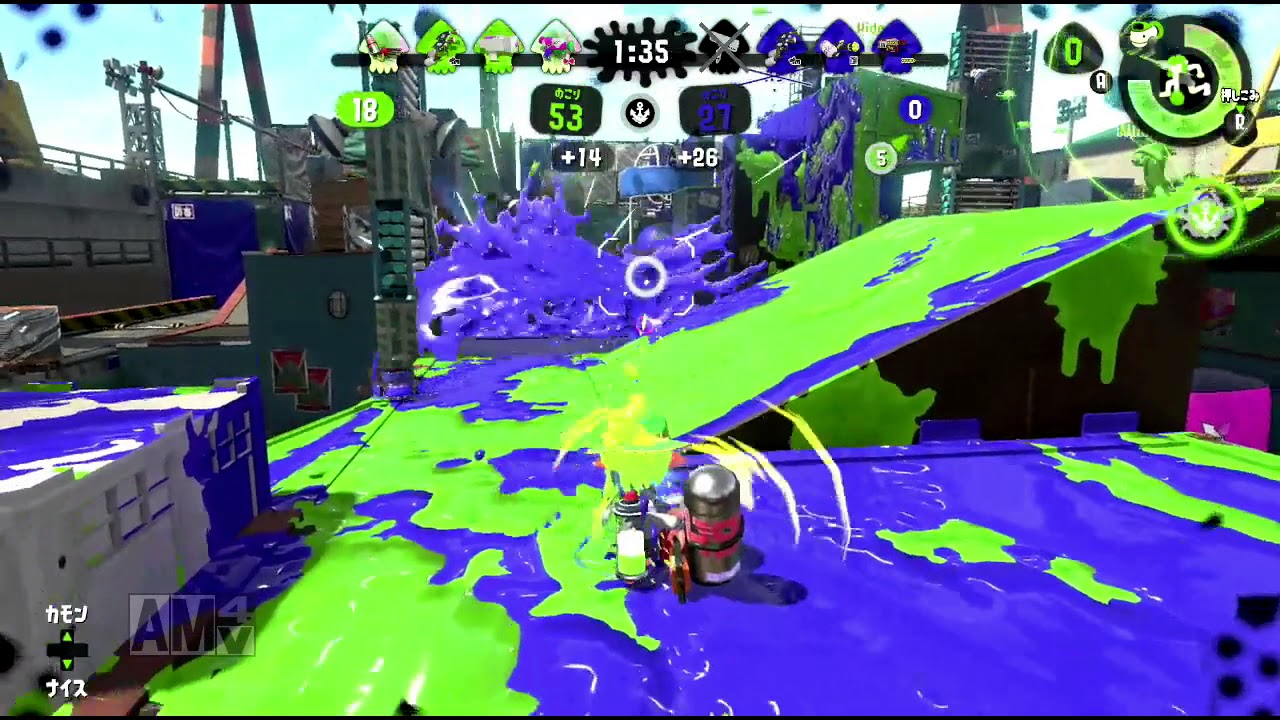Viewport: 1280px width, 720px height.
Task: Select the green squid icon above the special gauge
Action: (1141, 32)
